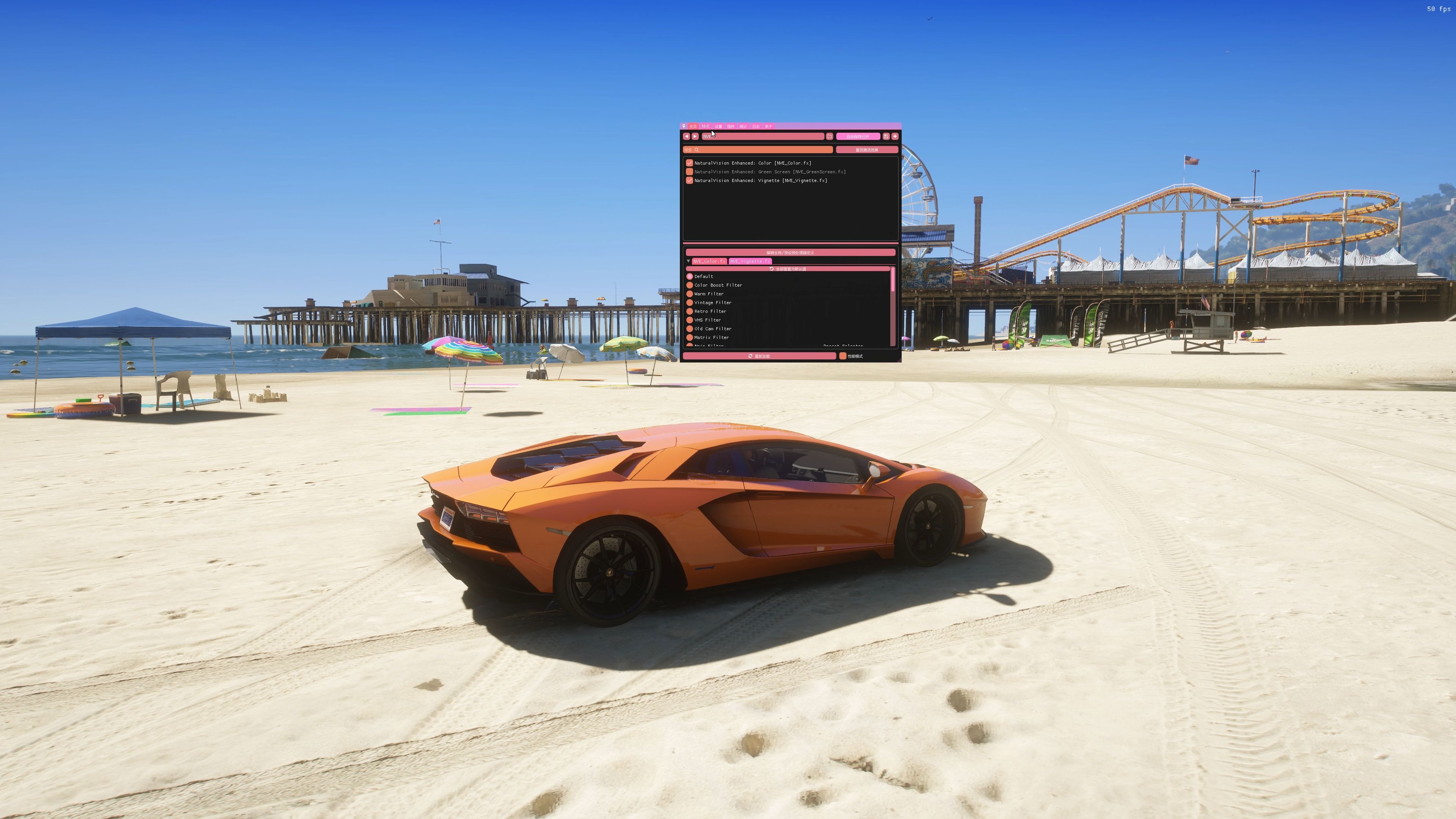The image size is (1456, 819).
Task: Select the previous preset left arrow icon
Action: coord(687,136)
